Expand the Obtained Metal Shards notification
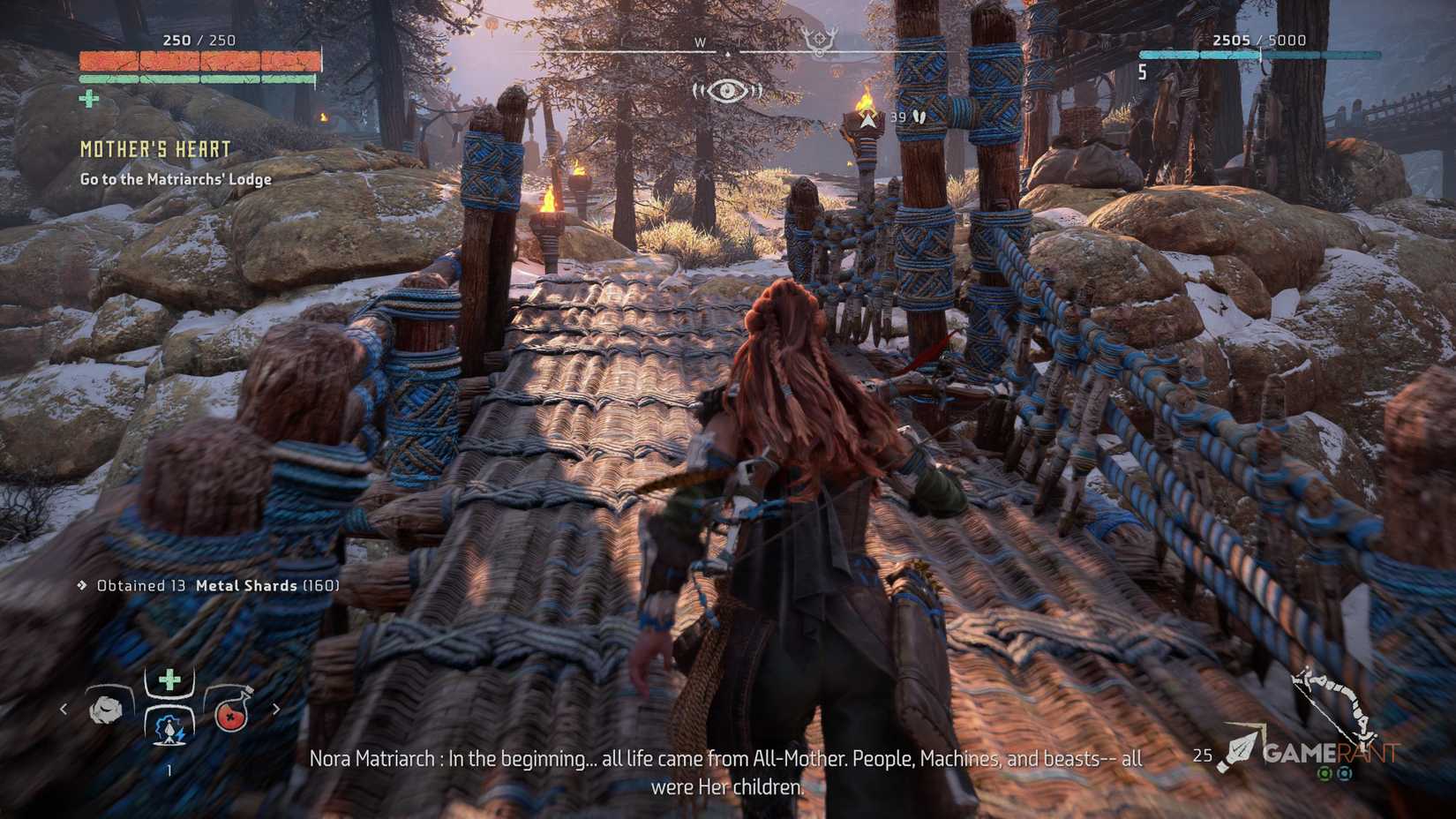The height and width of the screenshot is (819, 1456). tap(212, 585)
